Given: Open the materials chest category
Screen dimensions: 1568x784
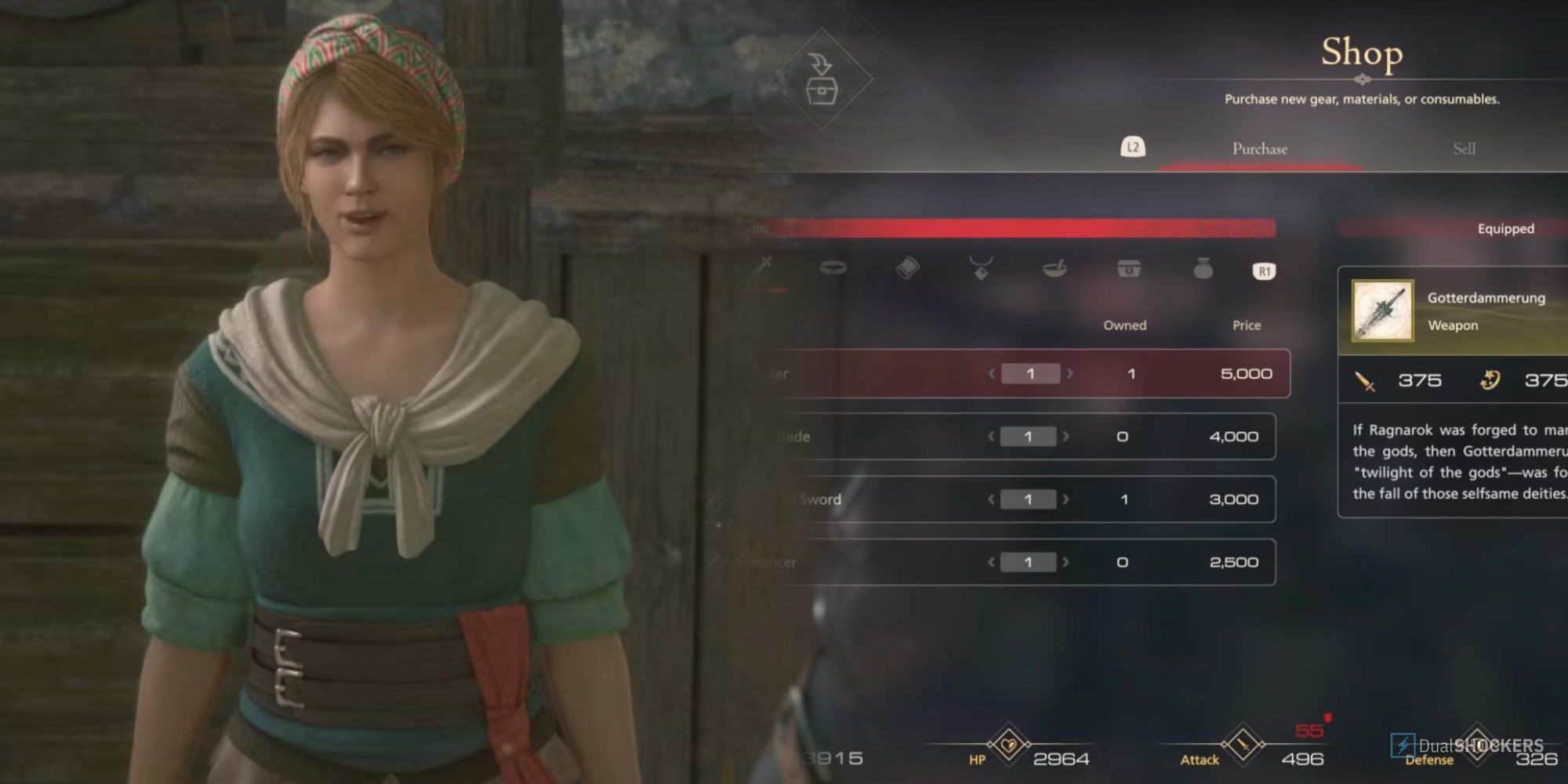Looking at the screenshot, I should coord(1127,269).
